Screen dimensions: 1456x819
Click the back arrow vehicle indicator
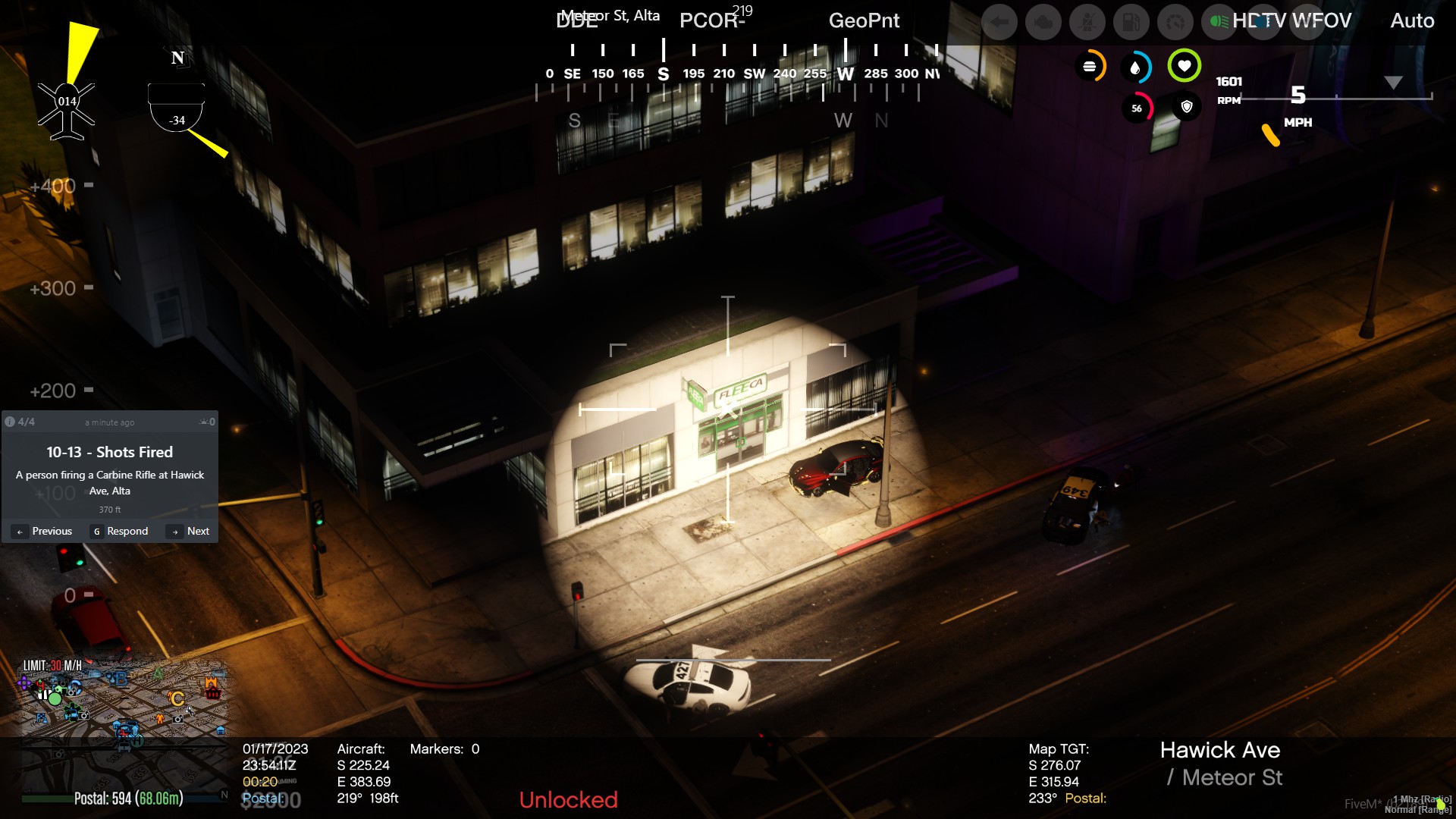pyautogui.click(x=999, y=22)
